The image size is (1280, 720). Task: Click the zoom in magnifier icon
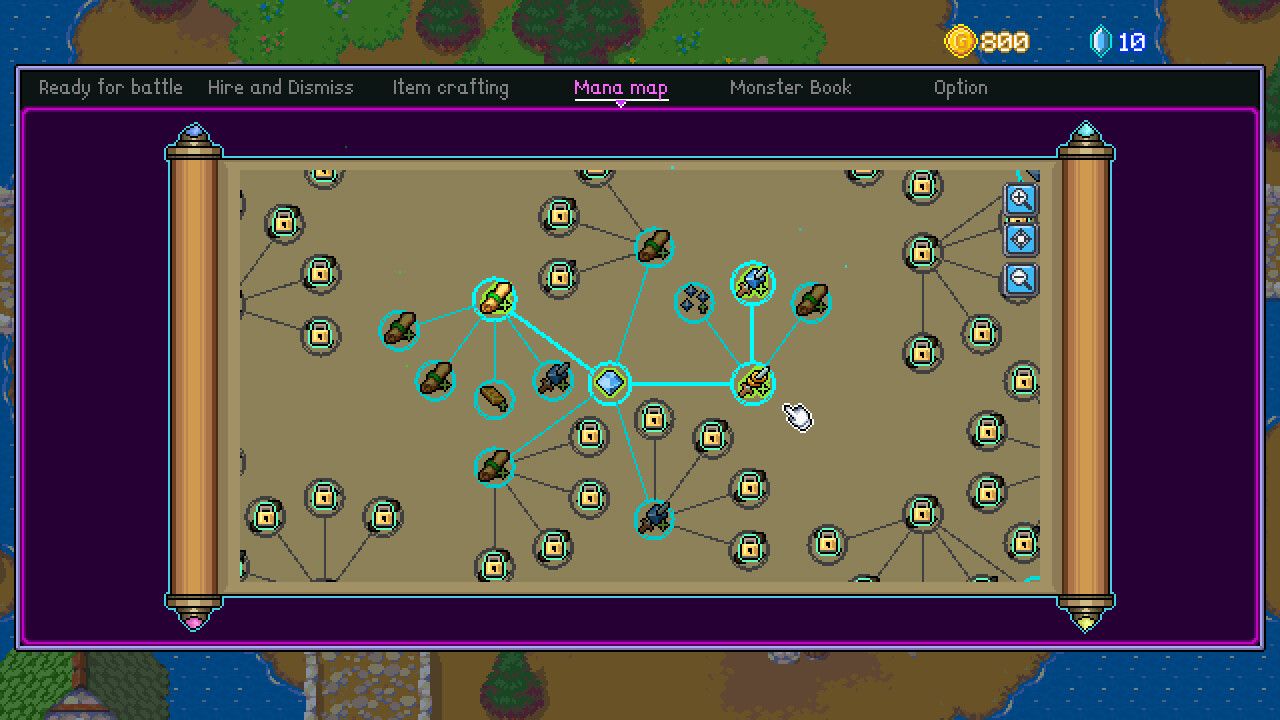pyautogui.click(x=1021, y=200)
